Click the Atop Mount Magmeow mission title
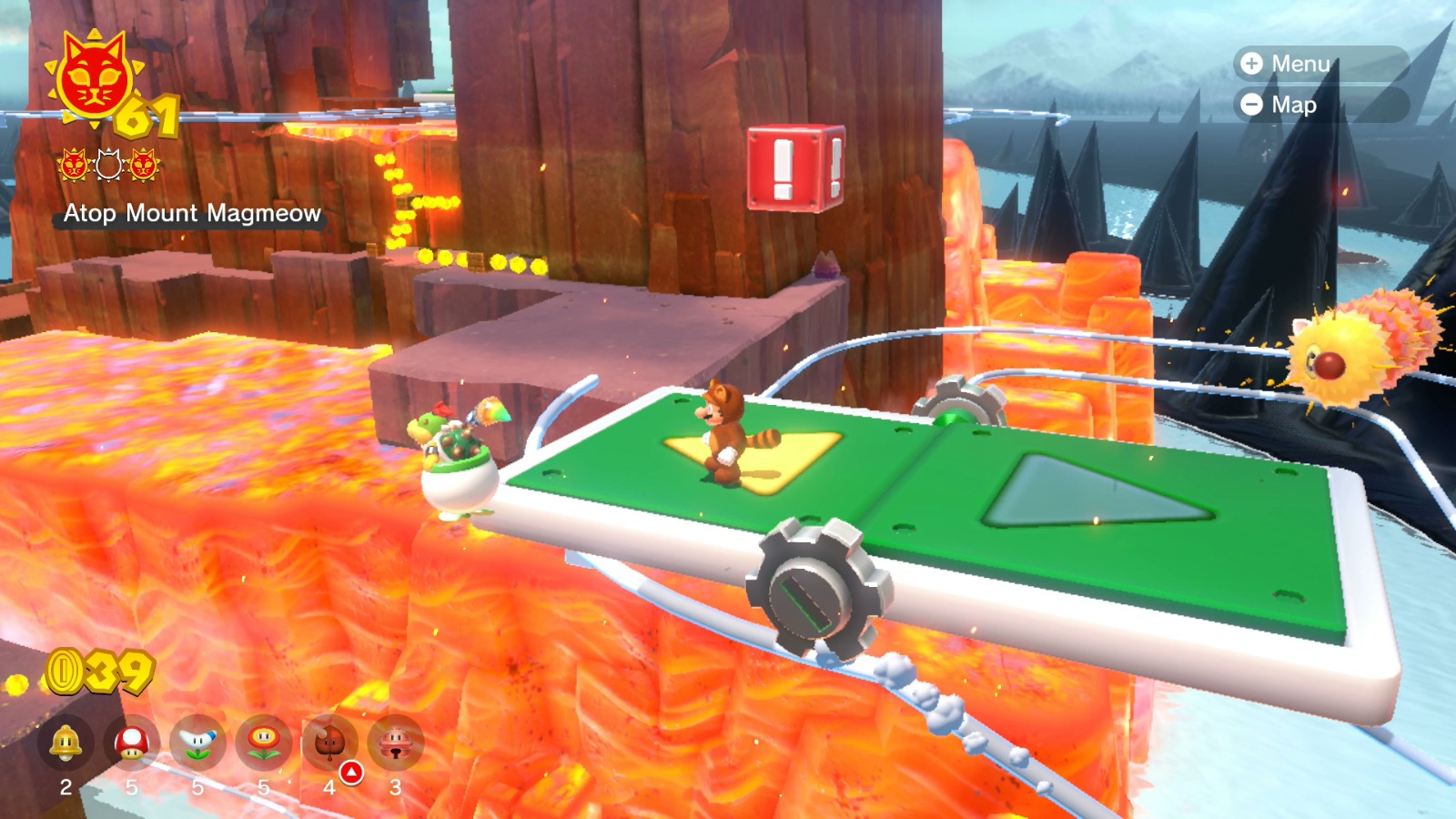 pyautogui.click(x=192, y=215)
